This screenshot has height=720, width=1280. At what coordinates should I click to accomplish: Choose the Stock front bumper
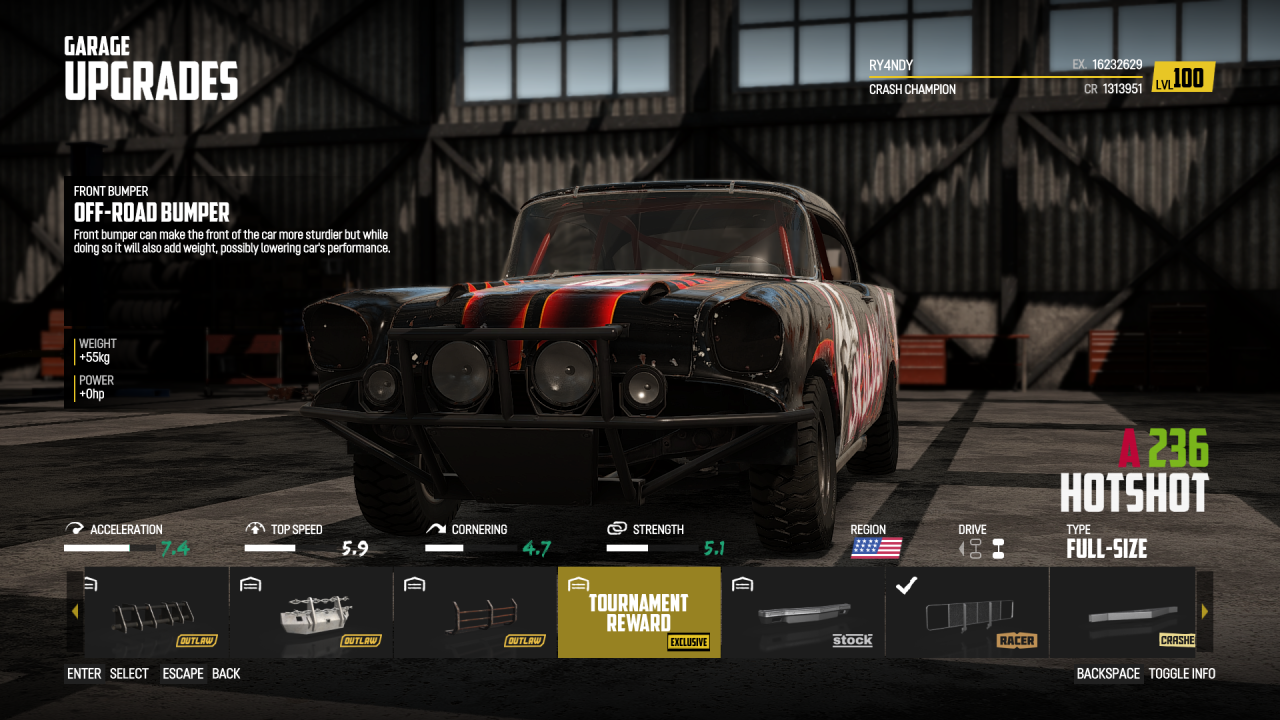(802, 612)
